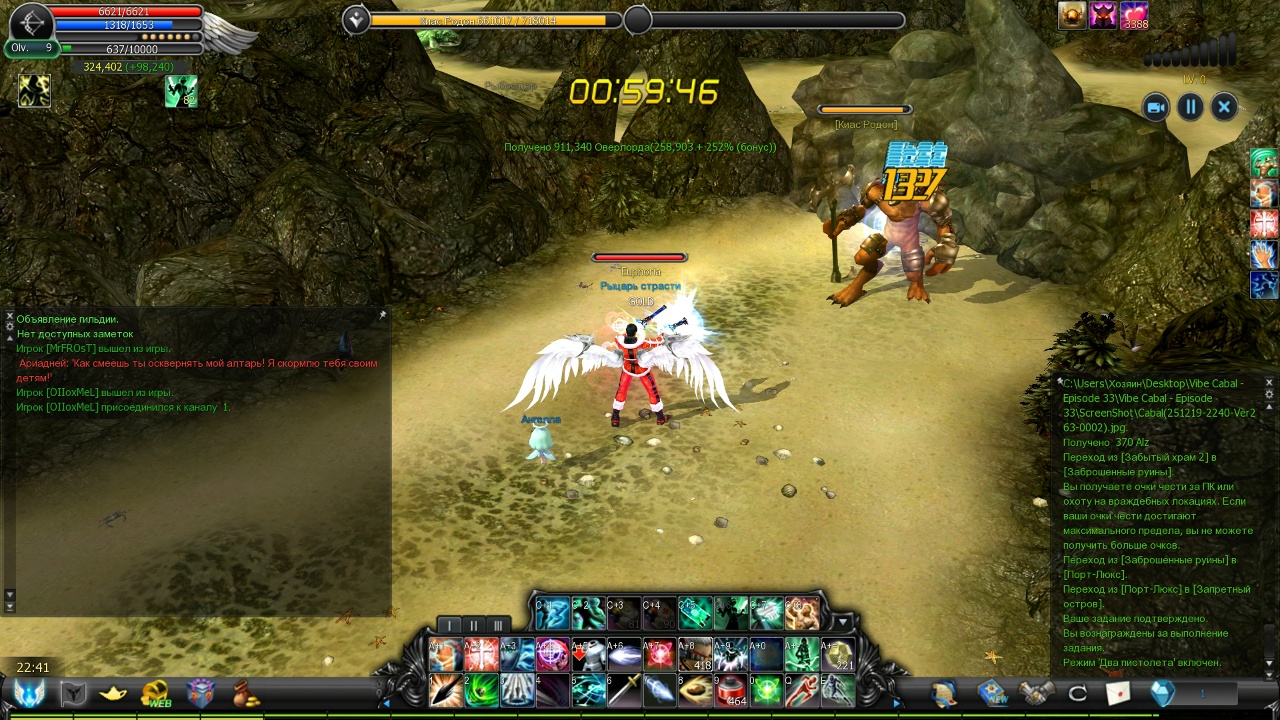The width and height of the screenshot is (1280, 720).
Task: Click the pink heart 3388 buff icon
Action: (1134, 16)
